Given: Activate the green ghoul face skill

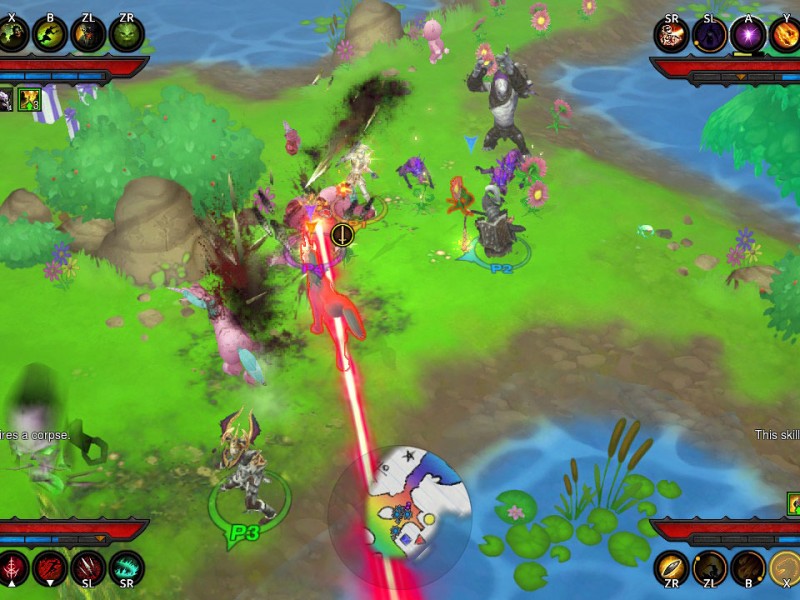Looking at the screenshot, I should tap(127, 34).
